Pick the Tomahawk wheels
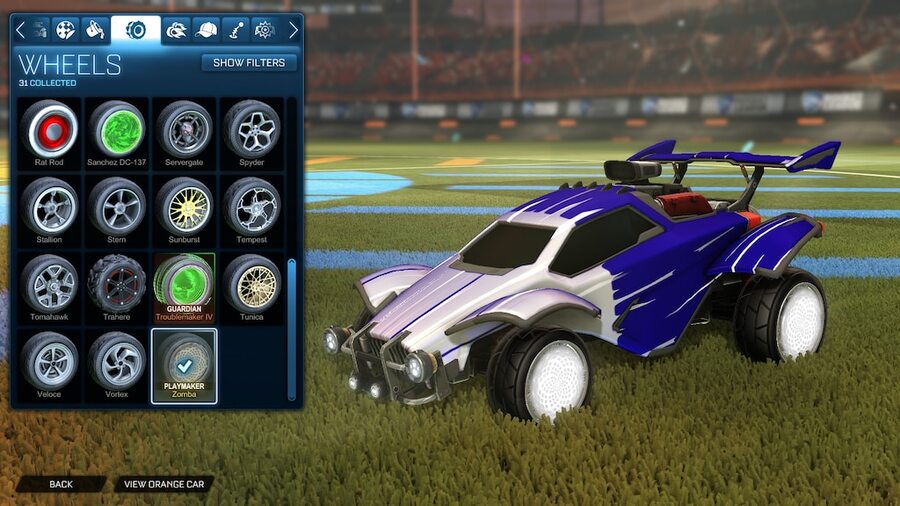900x506 pixels. point(49,283)
